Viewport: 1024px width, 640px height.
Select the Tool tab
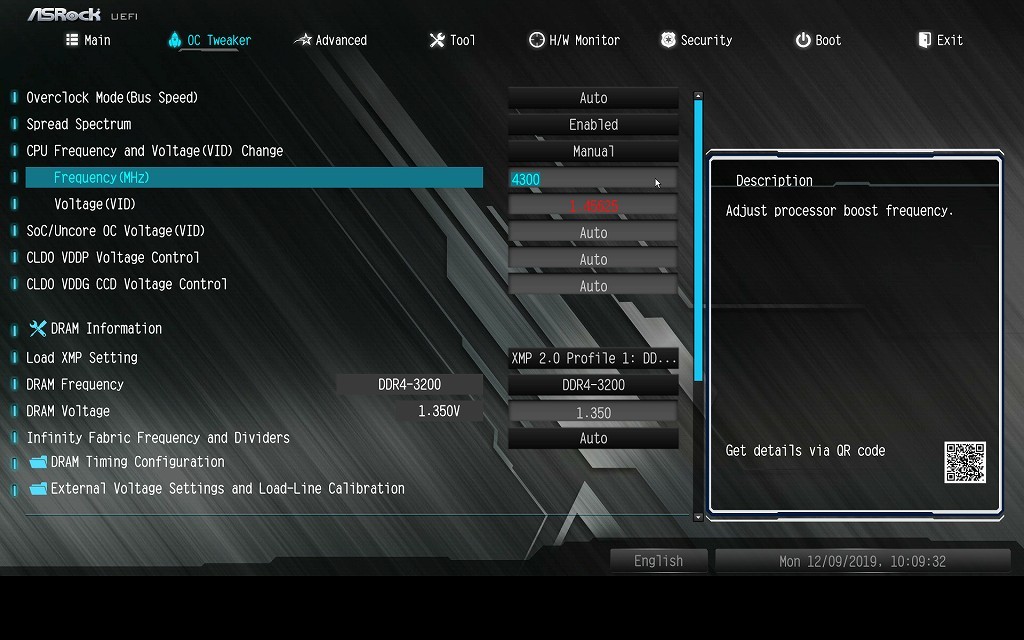pyautogui.click(x=452, y=40)
